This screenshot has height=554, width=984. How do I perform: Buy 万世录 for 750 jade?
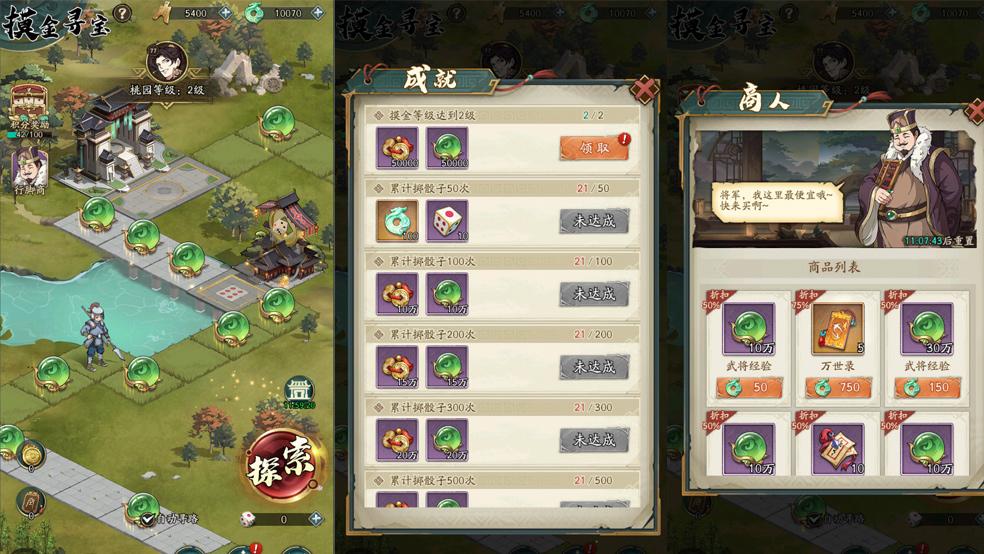pyautogui.click(x=838, y=387)
